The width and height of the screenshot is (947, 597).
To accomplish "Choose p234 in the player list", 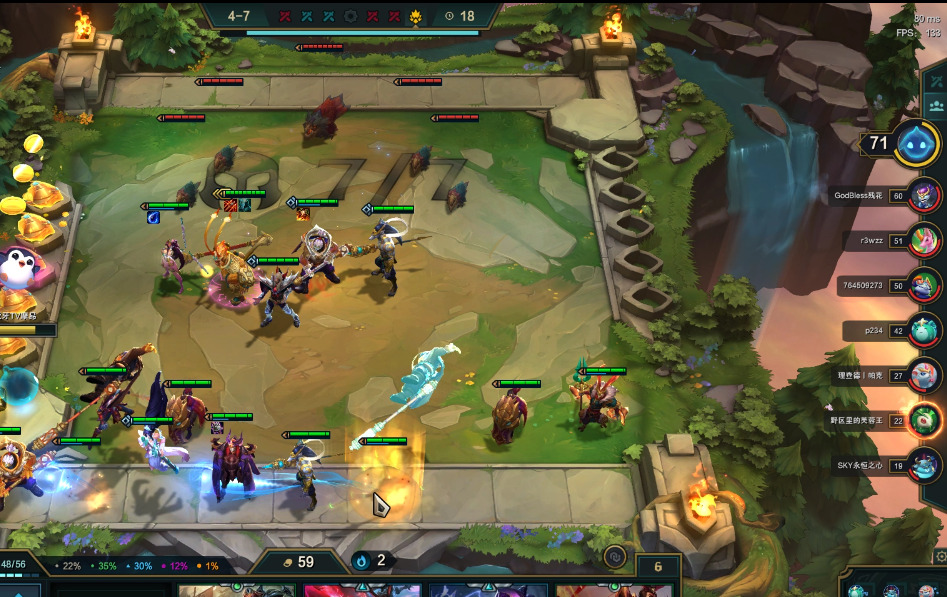I will [x=926, y=331].
